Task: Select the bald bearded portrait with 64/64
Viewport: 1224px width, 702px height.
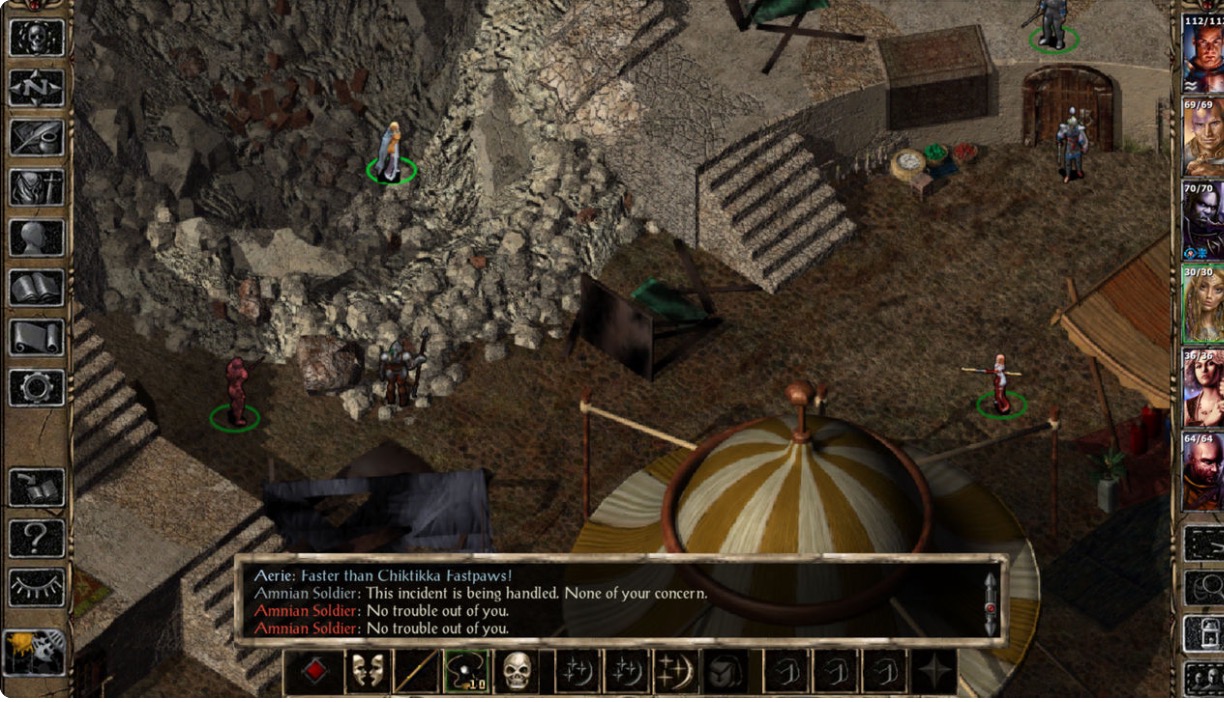Action: pos(1202,470)
